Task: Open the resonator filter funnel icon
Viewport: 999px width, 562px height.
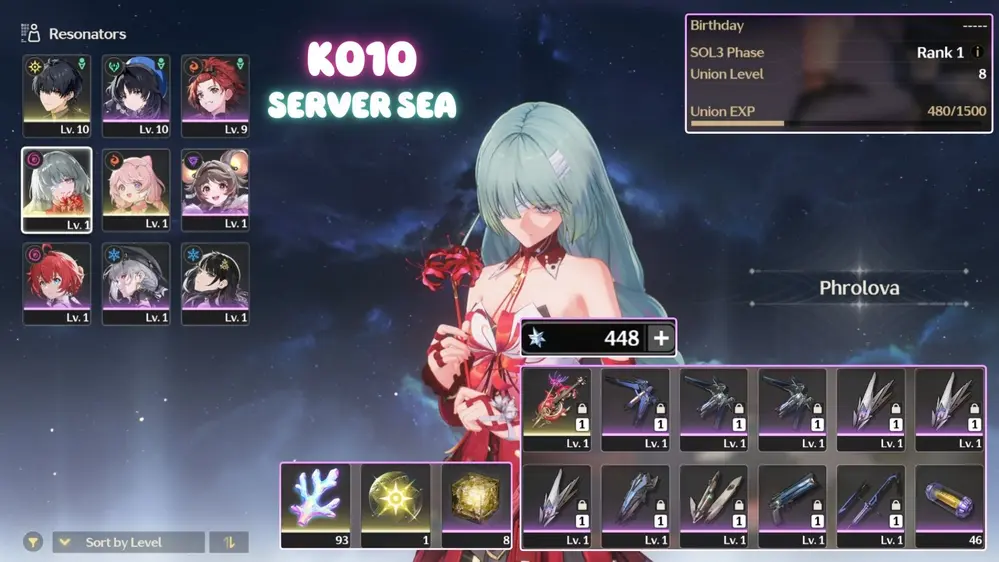Action: (x=33, y=542)
